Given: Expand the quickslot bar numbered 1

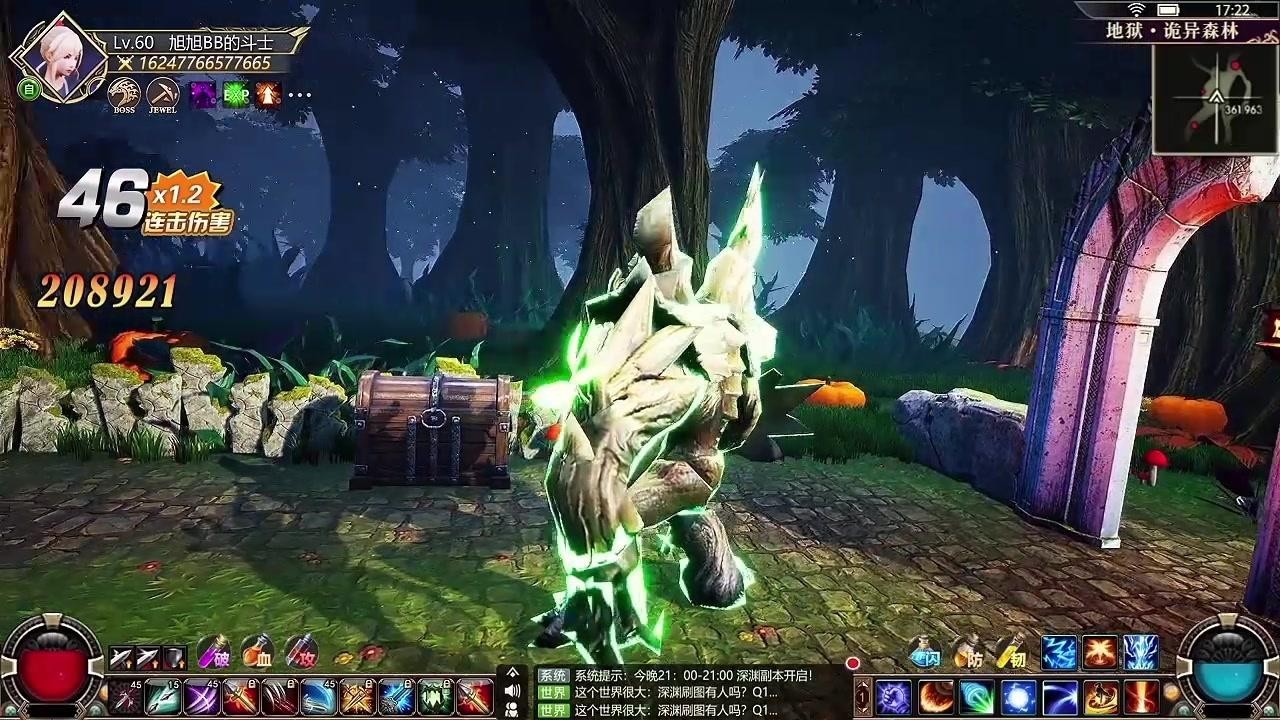Looking at the screenshot, I should pyautogui.click(x=863, y=695).
